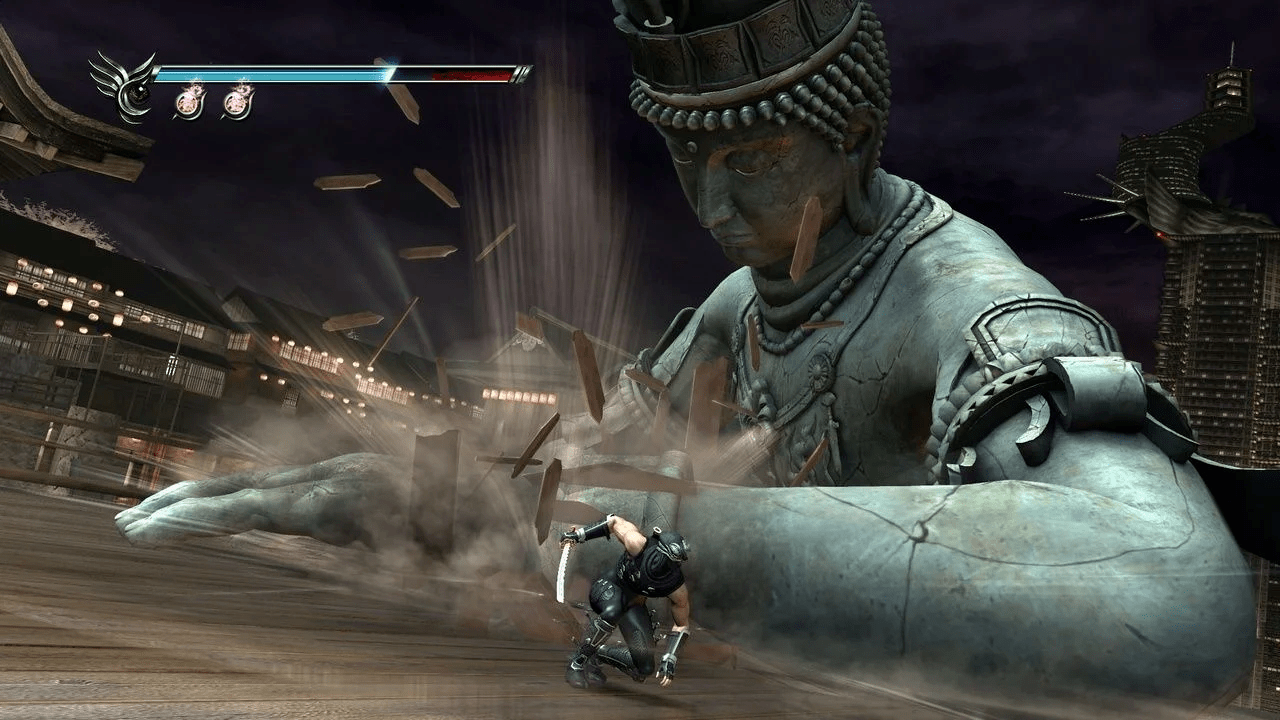Click the winged emblem beside the health bar
Screen dimensions: 1280x720
pyautogui.click(x=124, y=86)
